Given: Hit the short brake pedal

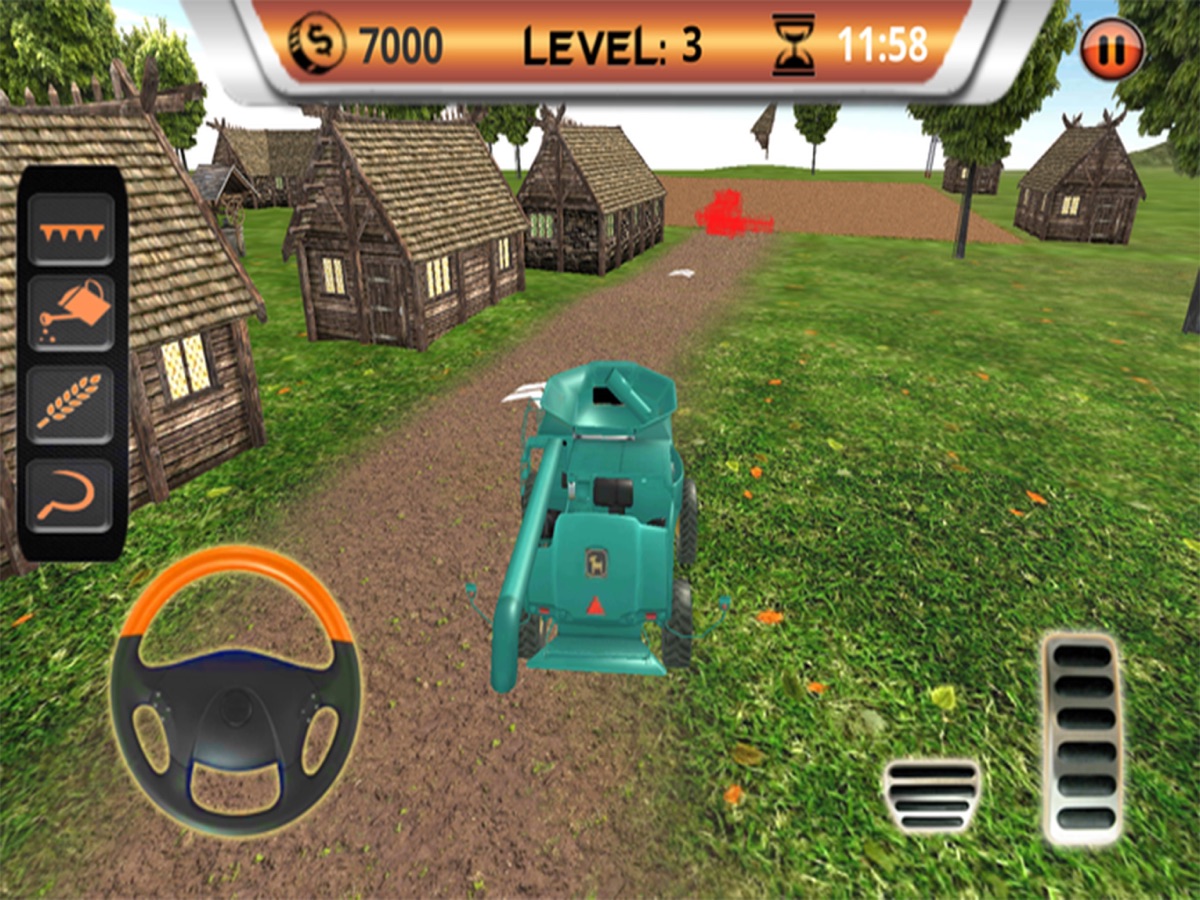Looking at the screenshot, I should [x=932, y=795].
